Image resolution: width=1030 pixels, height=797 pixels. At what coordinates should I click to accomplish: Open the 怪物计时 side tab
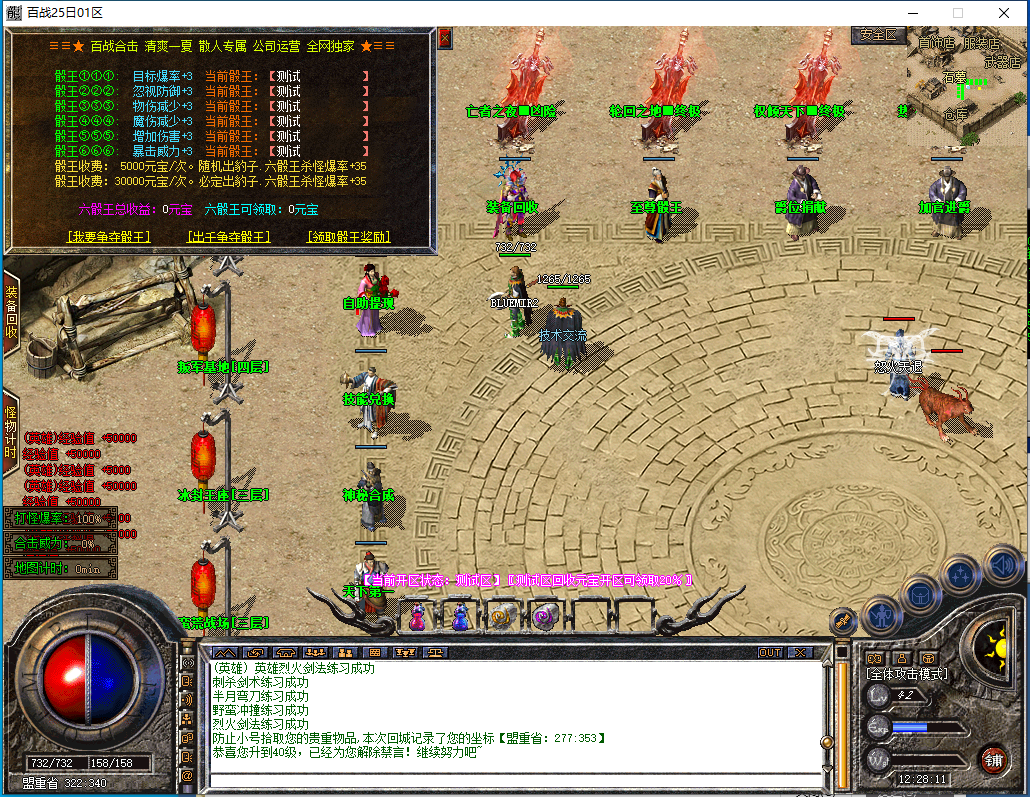(x=11, y=430)
